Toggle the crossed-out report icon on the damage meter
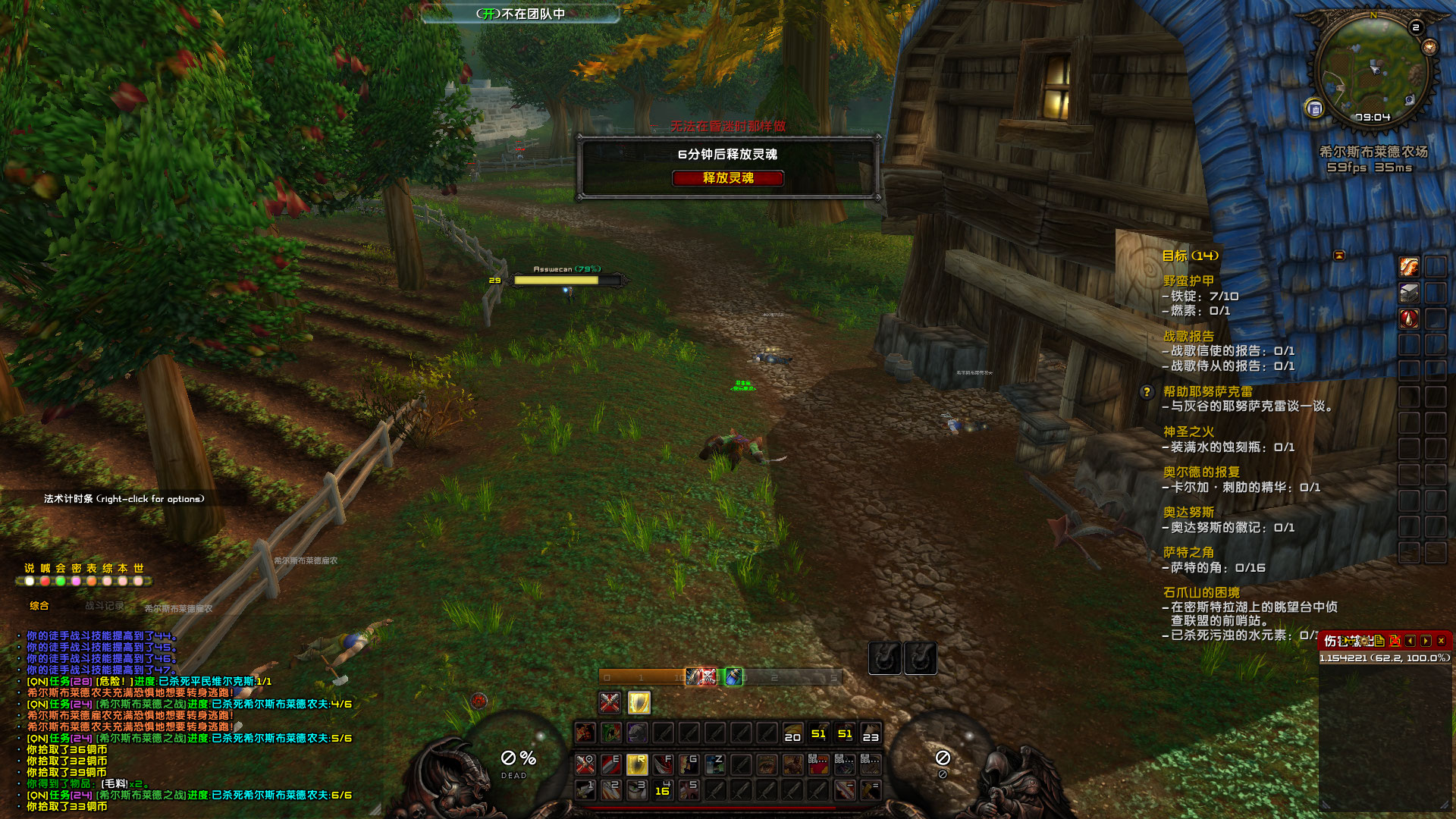The image size is (1456, 819). coord(1395,641)
